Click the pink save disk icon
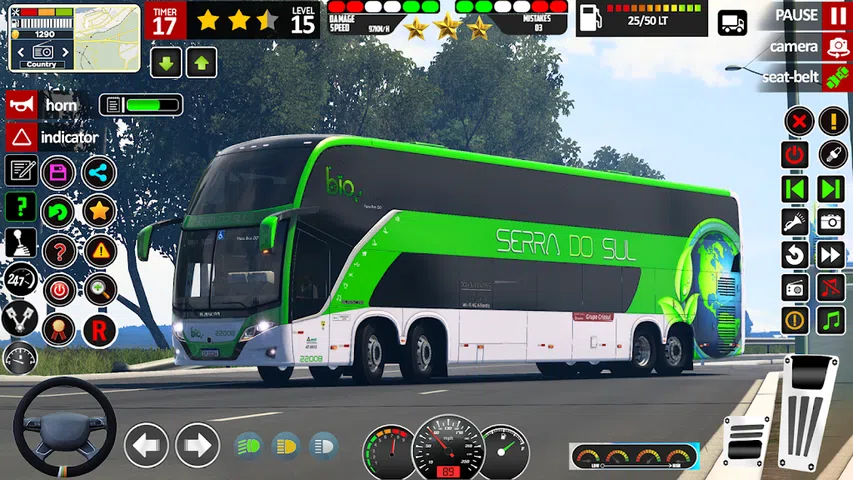The width and height of the screenshot is (853, 480). click(59, 171)
